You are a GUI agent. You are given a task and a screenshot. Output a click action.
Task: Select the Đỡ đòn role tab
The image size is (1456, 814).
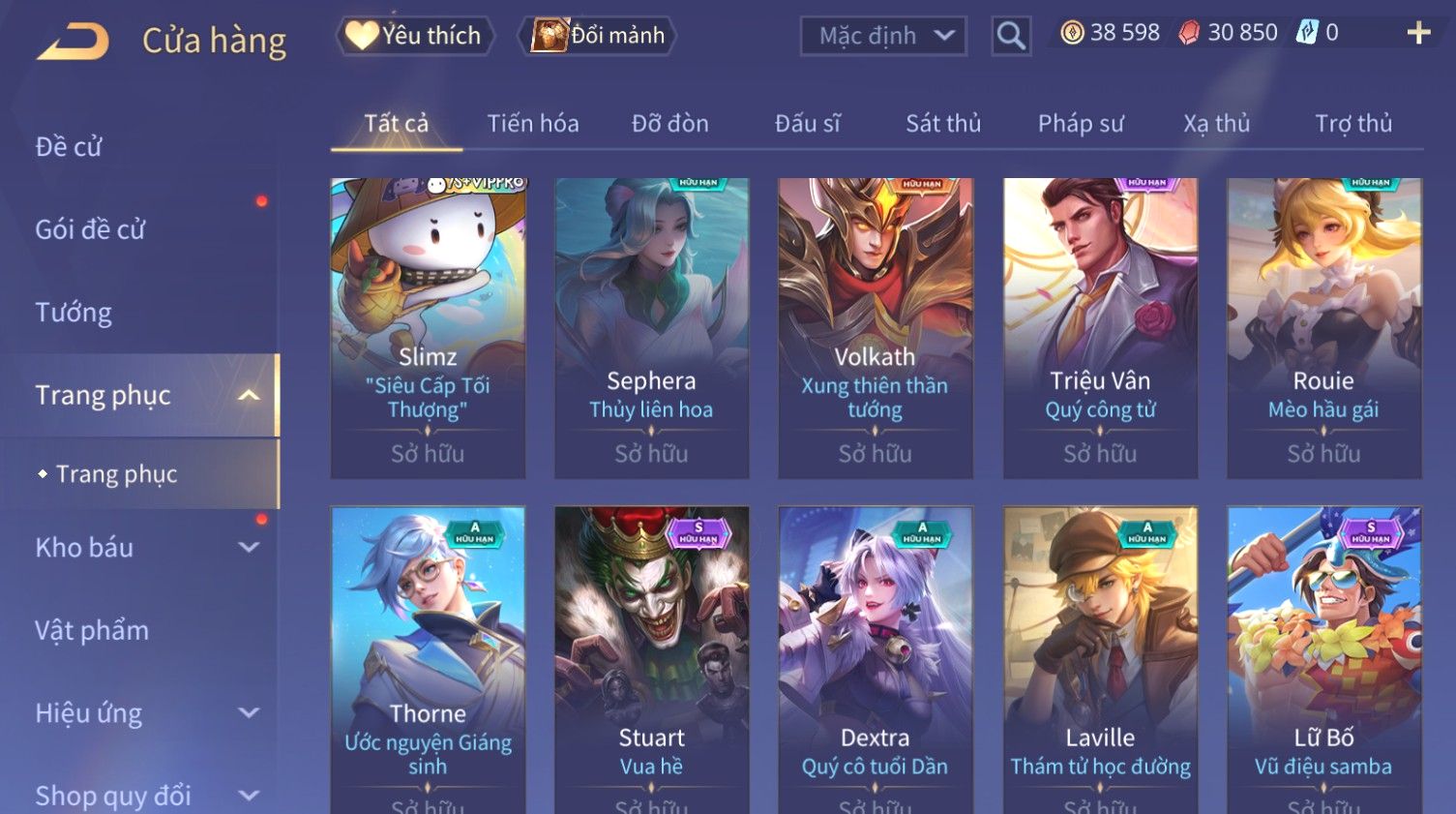[670, 124]
